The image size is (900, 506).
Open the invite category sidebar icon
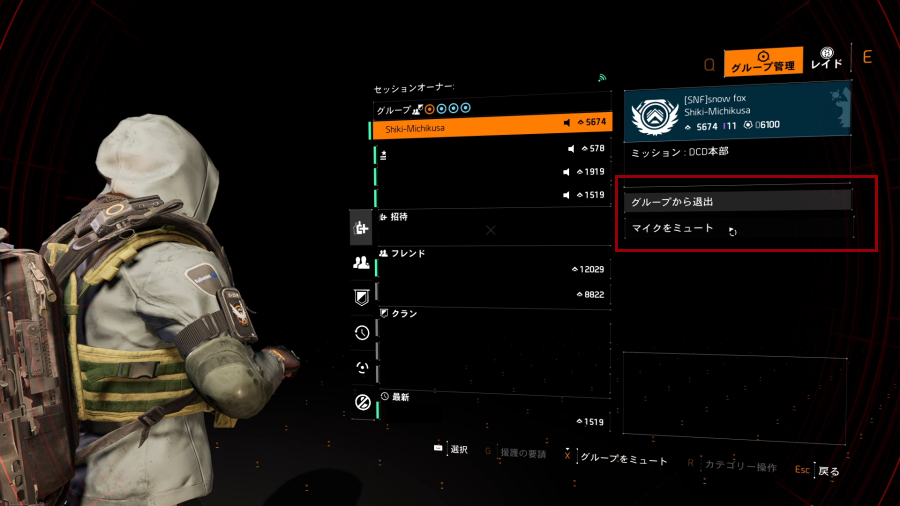(x=362, y=229)
